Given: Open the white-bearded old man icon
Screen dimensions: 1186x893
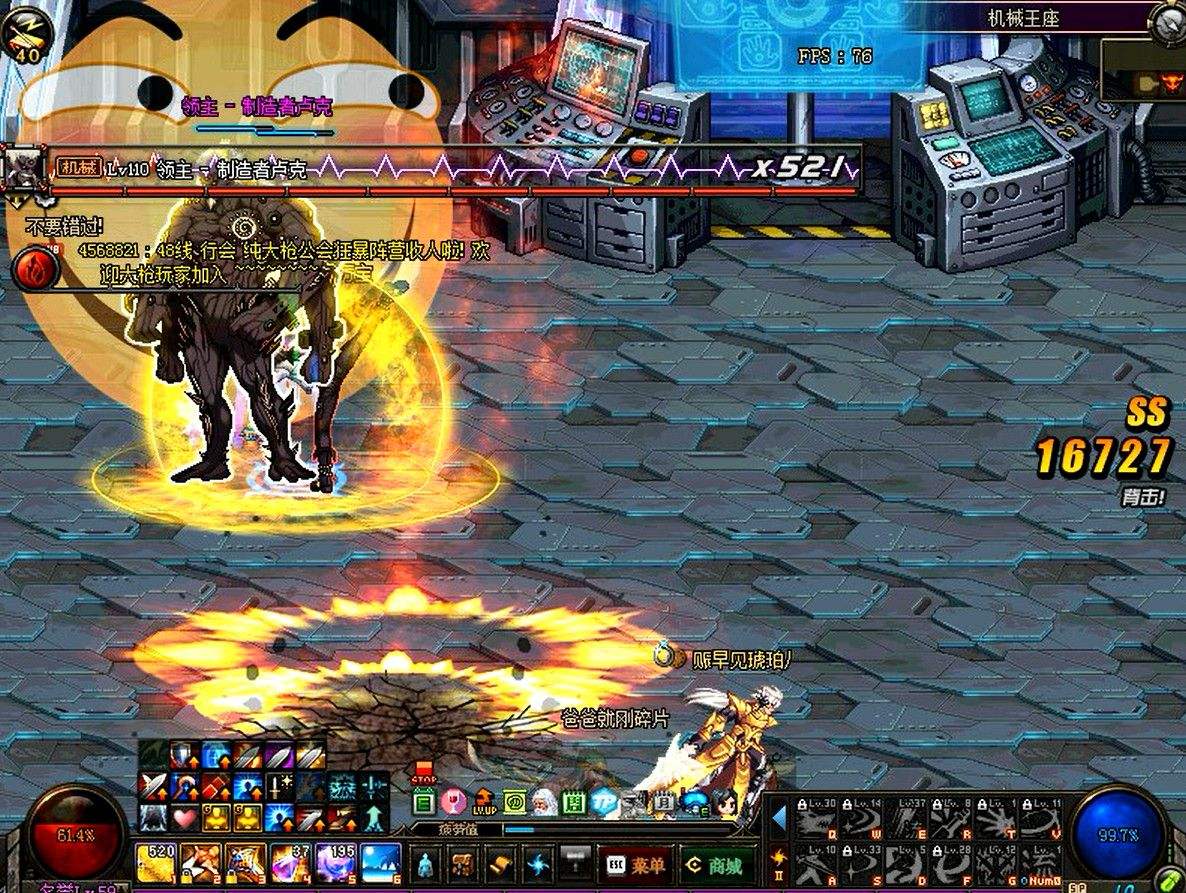Looking at the screenshot, I should click(x=545, y=802).
